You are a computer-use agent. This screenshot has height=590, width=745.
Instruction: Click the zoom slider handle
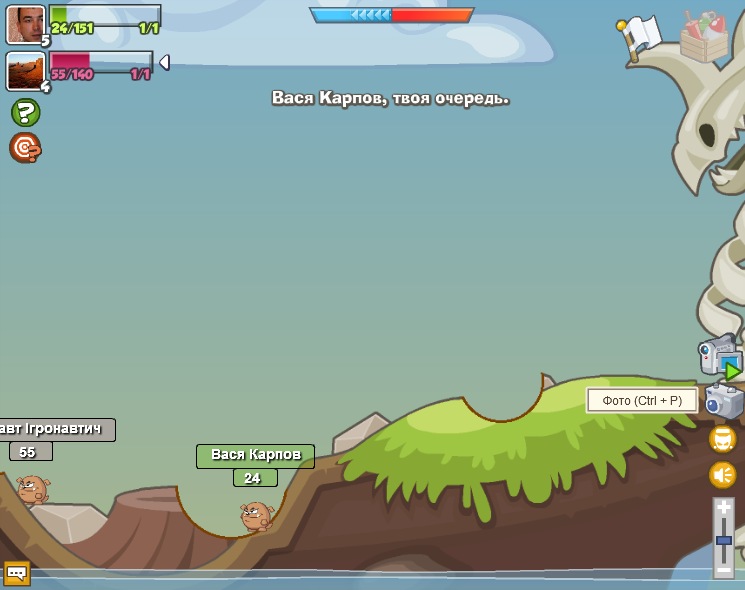tap(724, 540)
